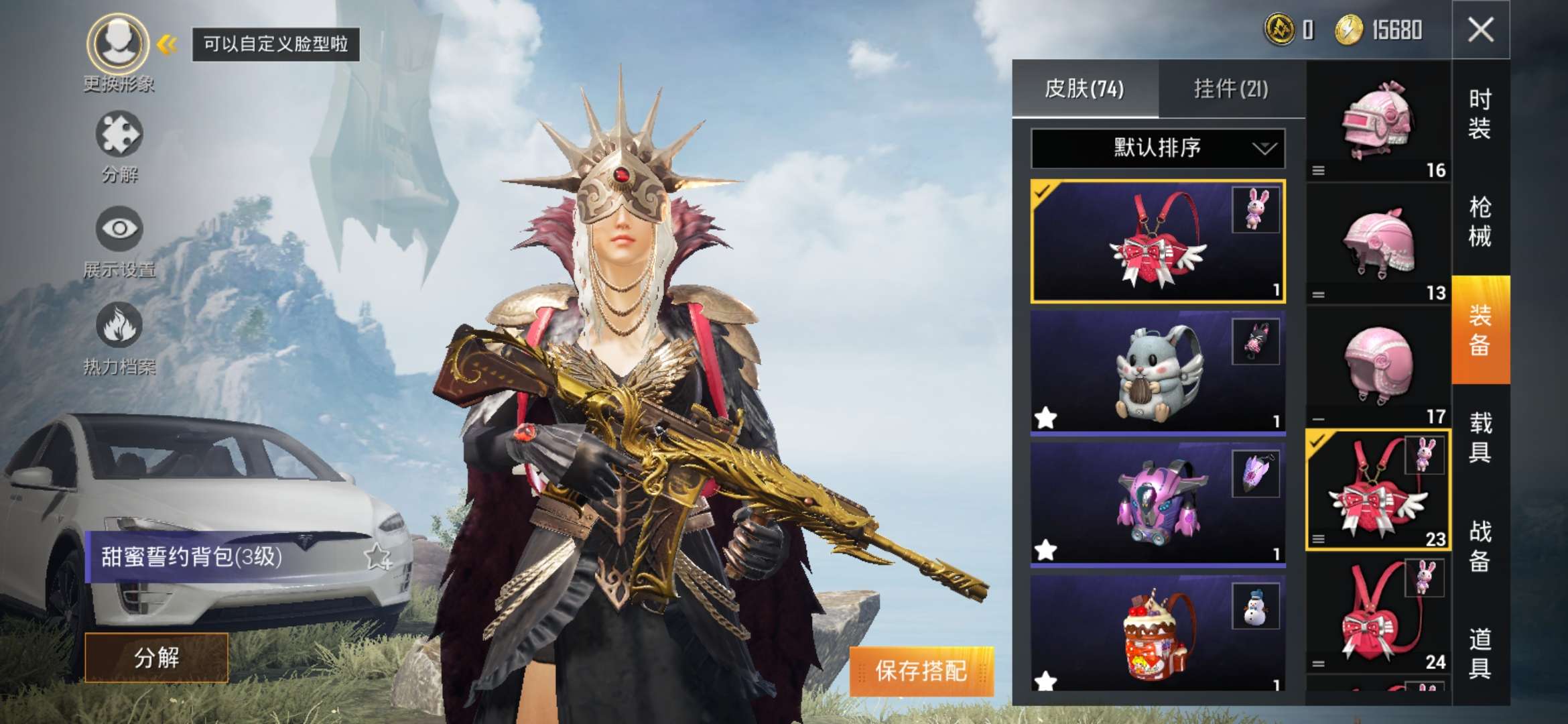Open the 默认排序 sort dropdown
This screenshot has width=1568, height=724.
1157,148
